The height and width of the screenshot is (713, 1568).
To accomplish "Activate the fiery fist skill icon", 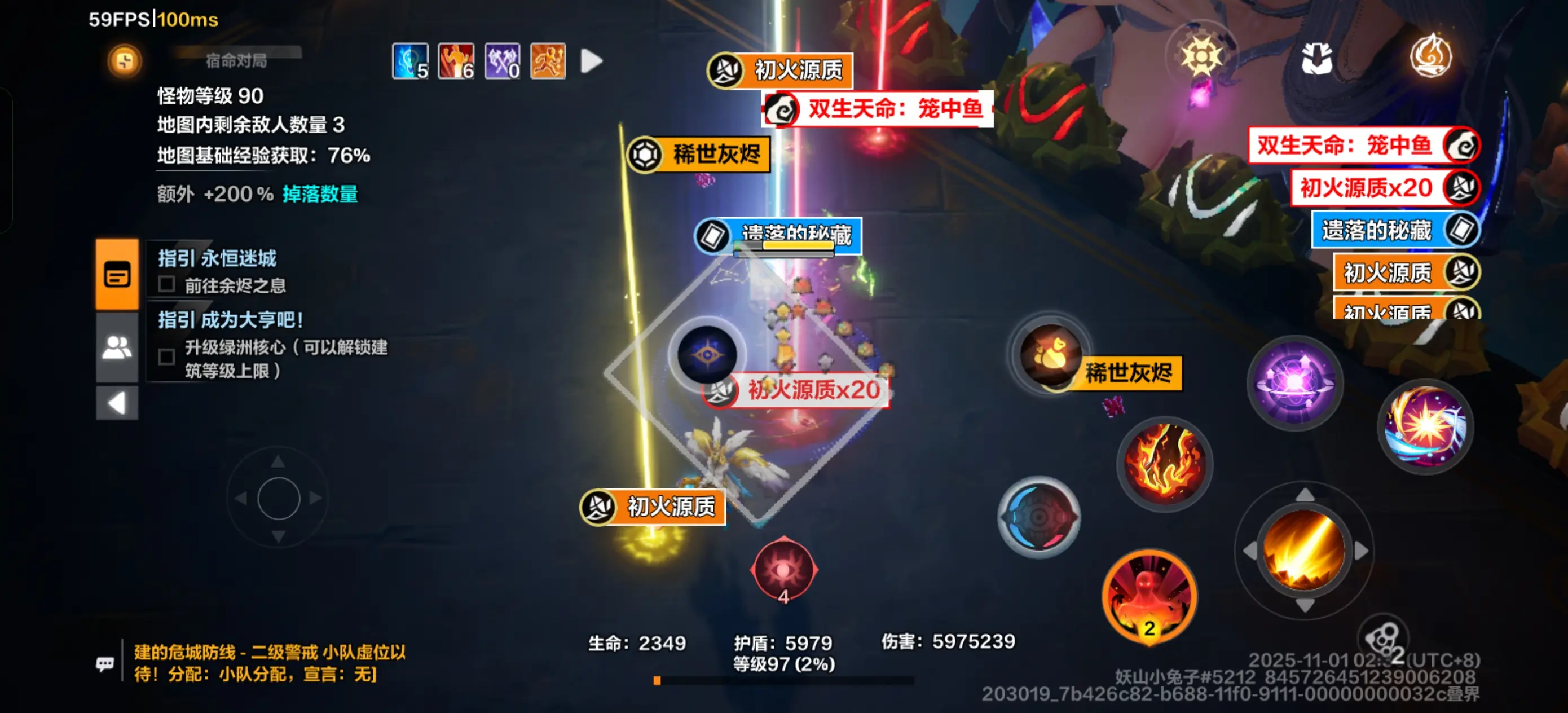I will tap(1162, 464).
